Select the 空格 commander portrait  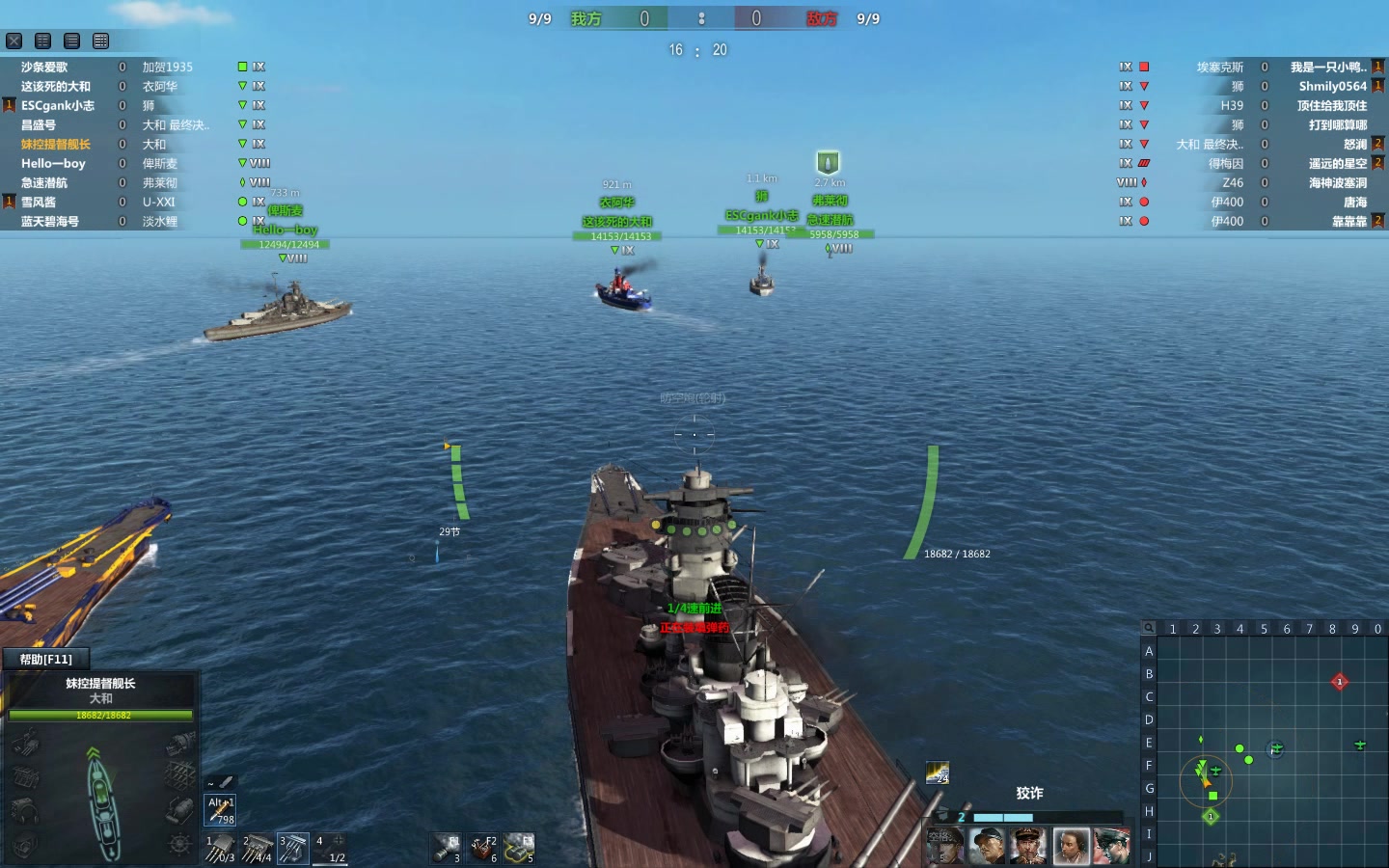coord(944,846)
